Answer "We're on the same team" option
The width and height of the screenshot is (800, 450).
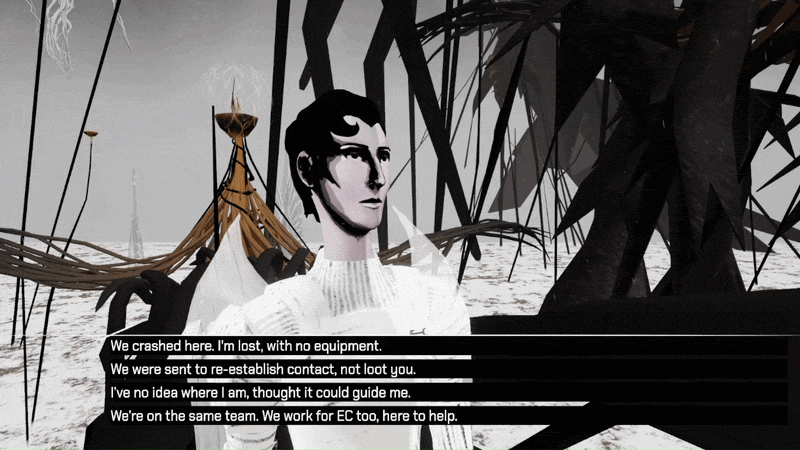283,415
